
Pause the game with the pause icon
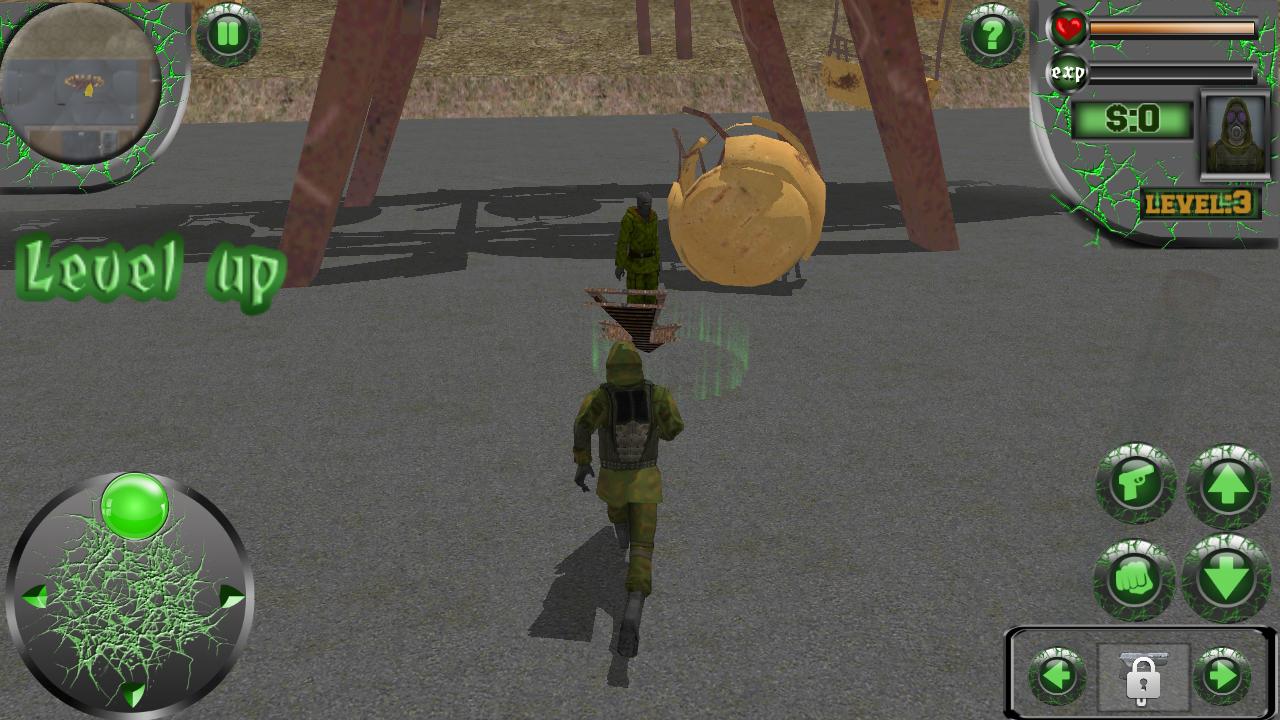(x=228, y=34)
